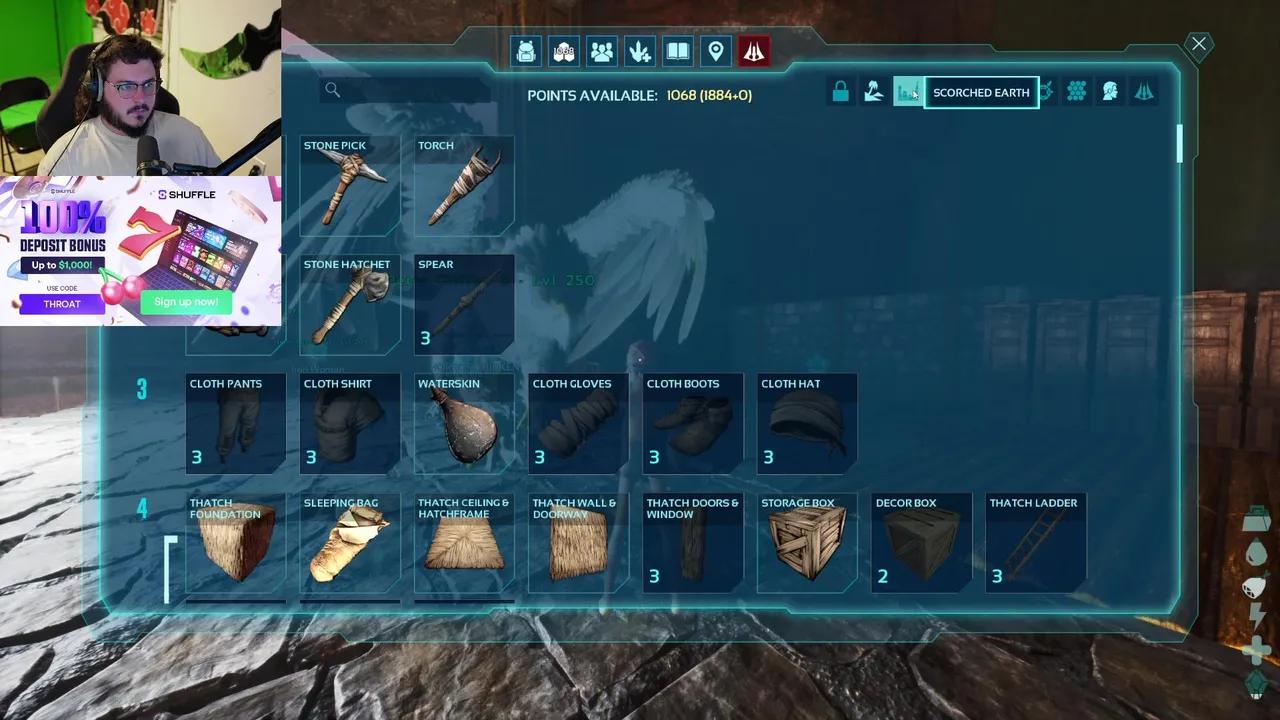Screen dimensions: 1280x720
Task: Toggle the honeycomb dots engram filter
Action: coord(1076,92)
